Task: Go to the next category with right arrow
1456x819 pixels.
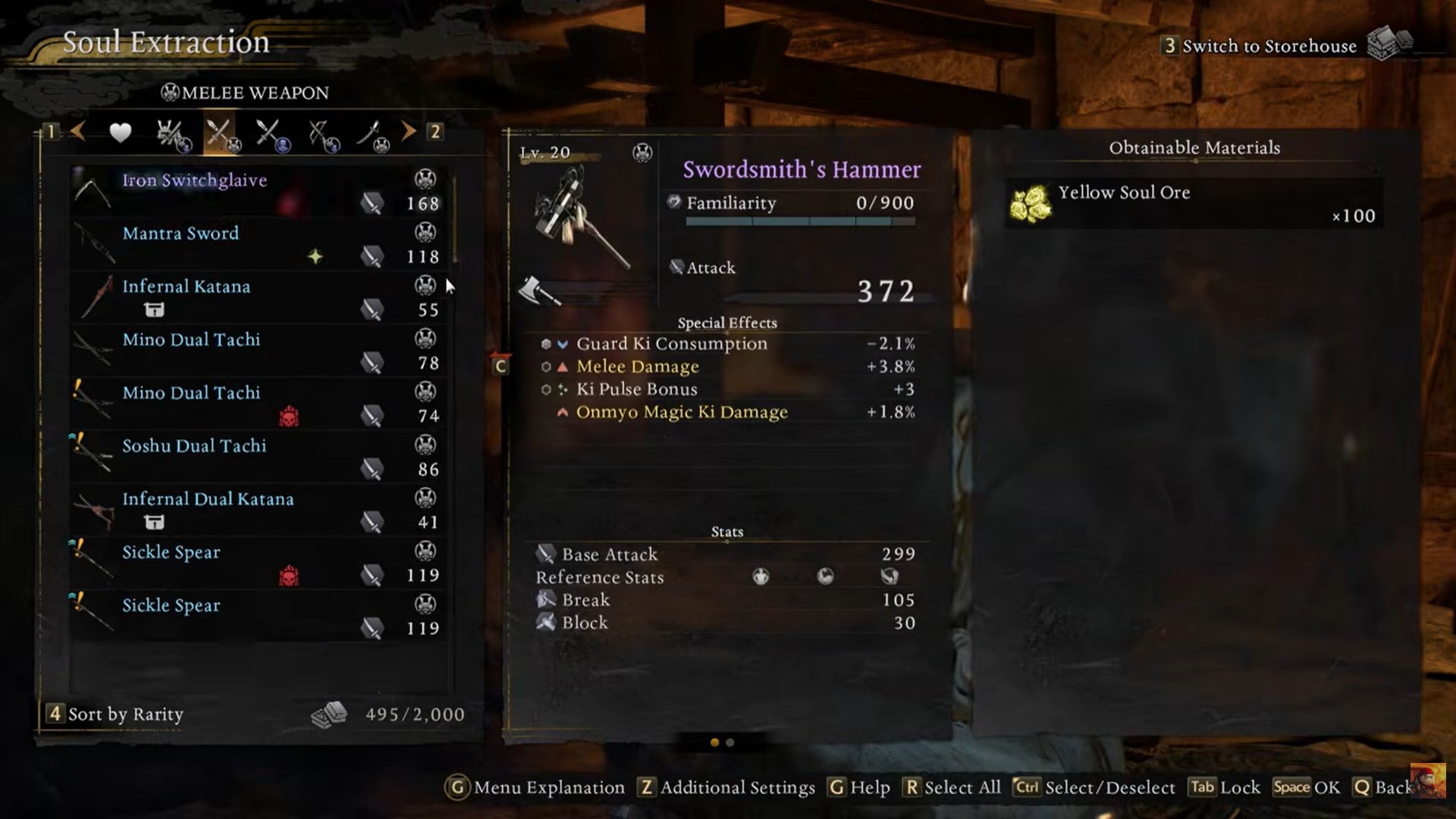Action: [x=409, y=131]
